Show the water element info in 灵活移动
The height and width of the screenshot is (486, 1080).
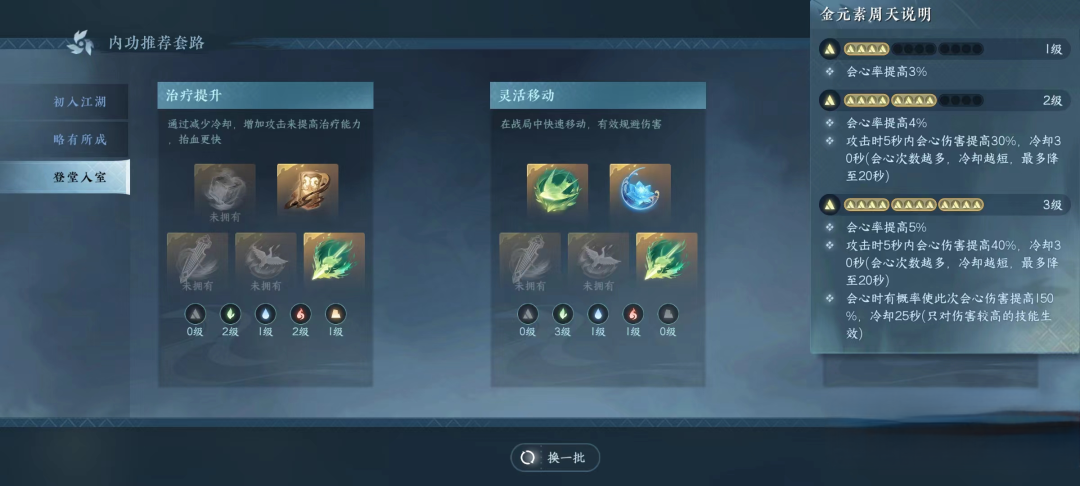[598, 314]
